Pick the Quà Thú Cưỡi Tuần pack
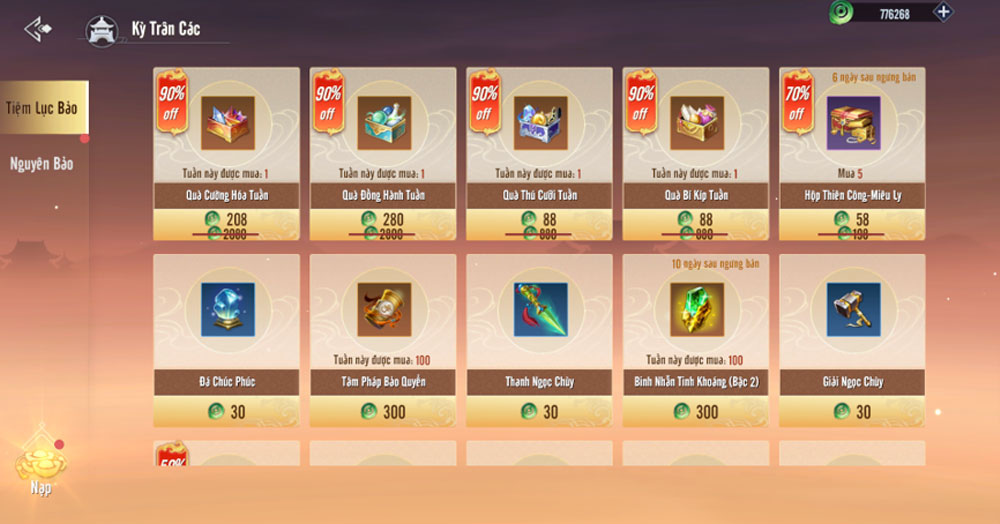This screenshot has height=524, width=1000. click(539, 124)
